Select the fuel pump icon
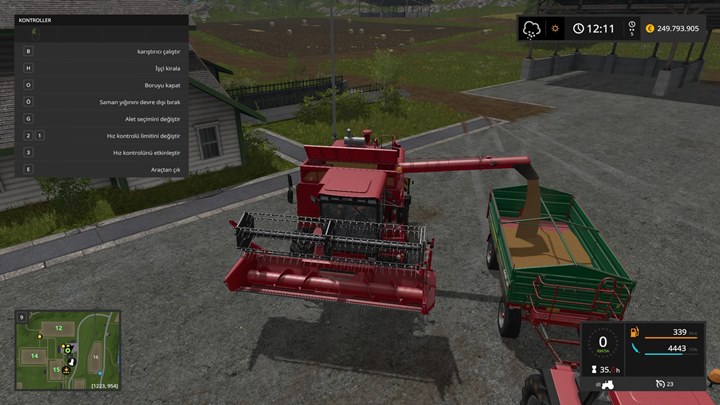720x405 pixels. [632, 332]
